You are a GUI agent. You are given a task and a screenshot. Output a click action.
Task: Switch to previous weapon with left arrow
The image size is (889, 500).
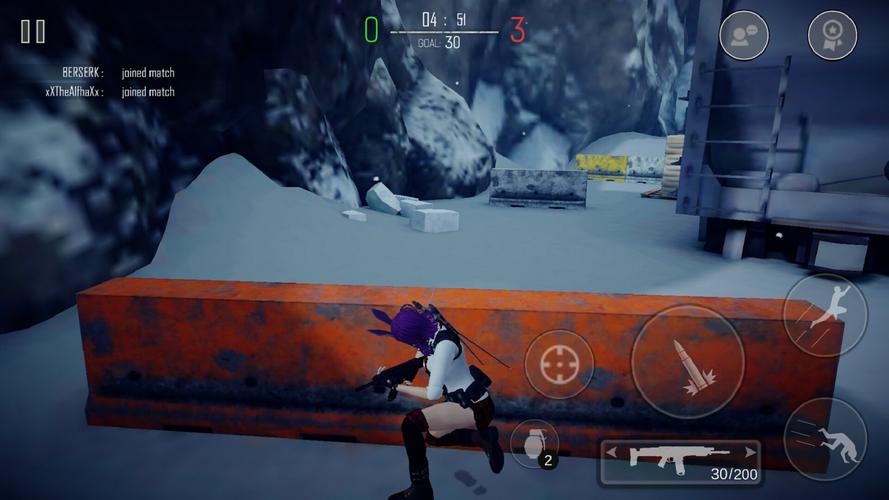coord(611,453)
